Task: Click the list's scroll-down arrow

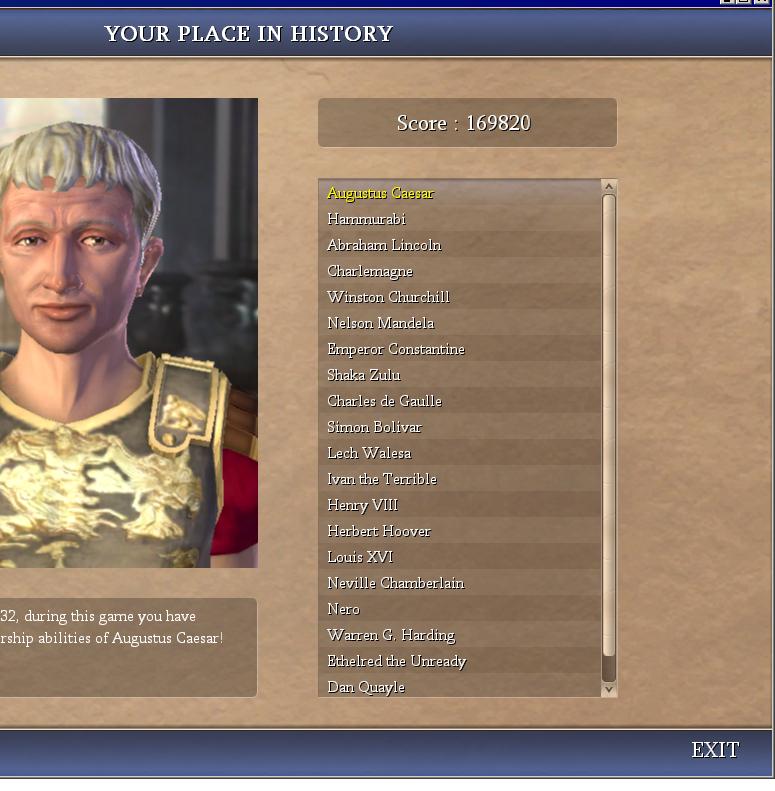Action: pos(609,690)
